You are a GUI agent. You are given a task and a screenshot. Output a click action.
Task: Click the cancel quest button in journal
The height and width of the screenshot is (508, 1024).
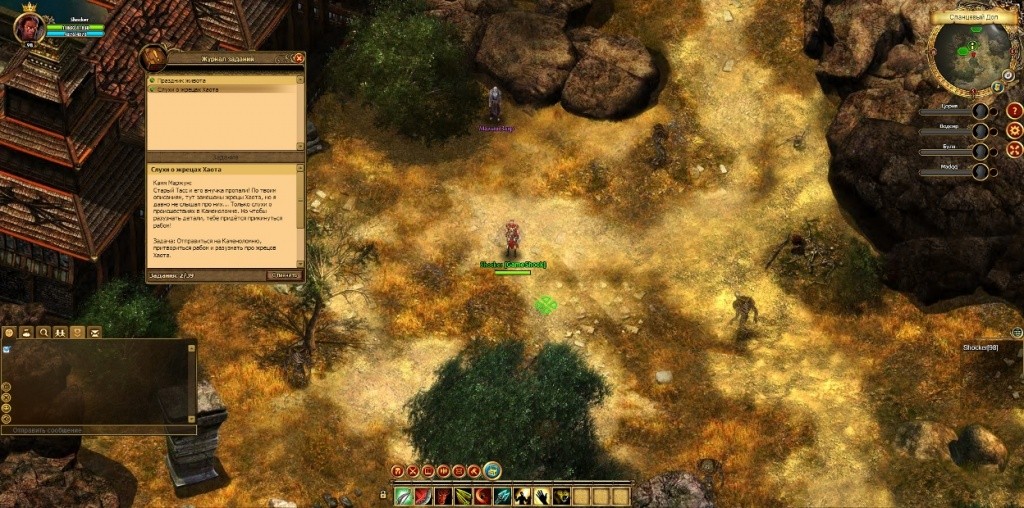(283, 275)
